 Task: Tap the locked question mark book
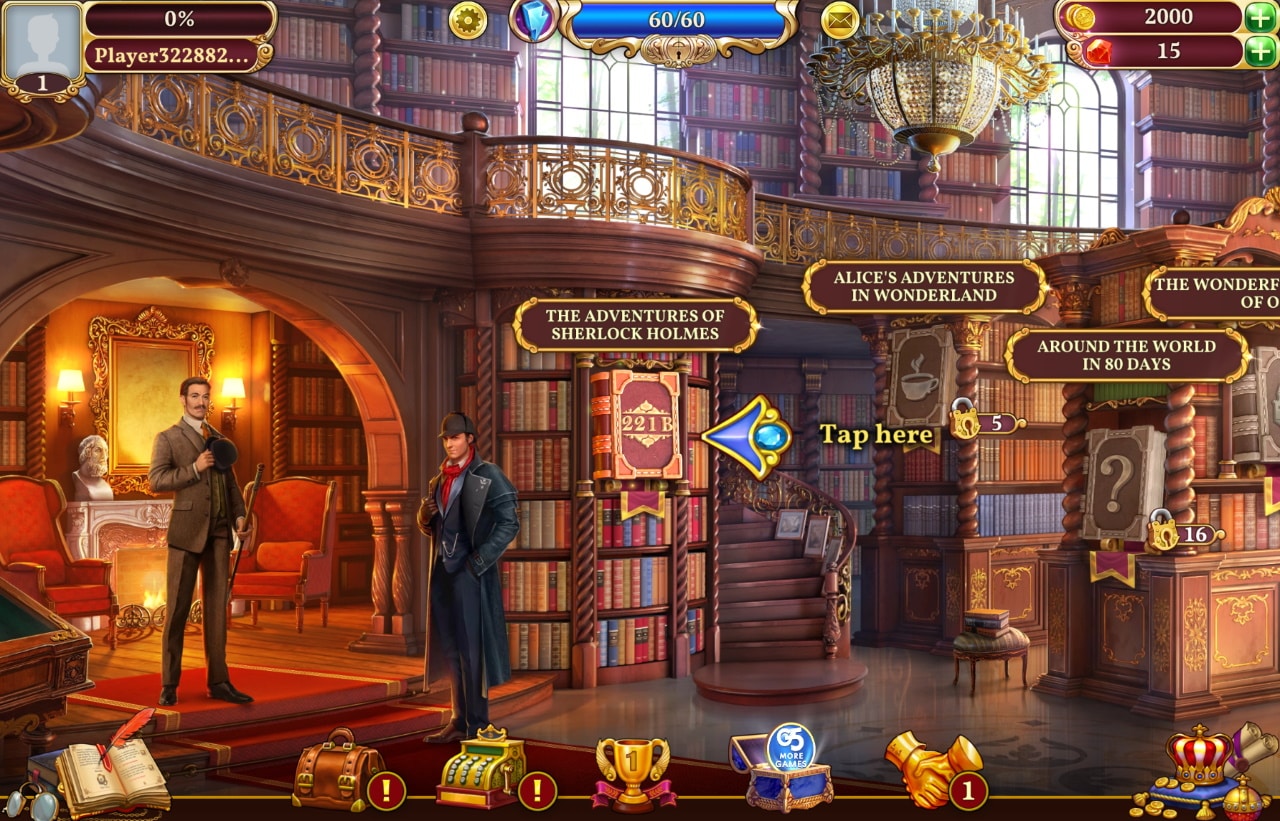coord(1122,483)
